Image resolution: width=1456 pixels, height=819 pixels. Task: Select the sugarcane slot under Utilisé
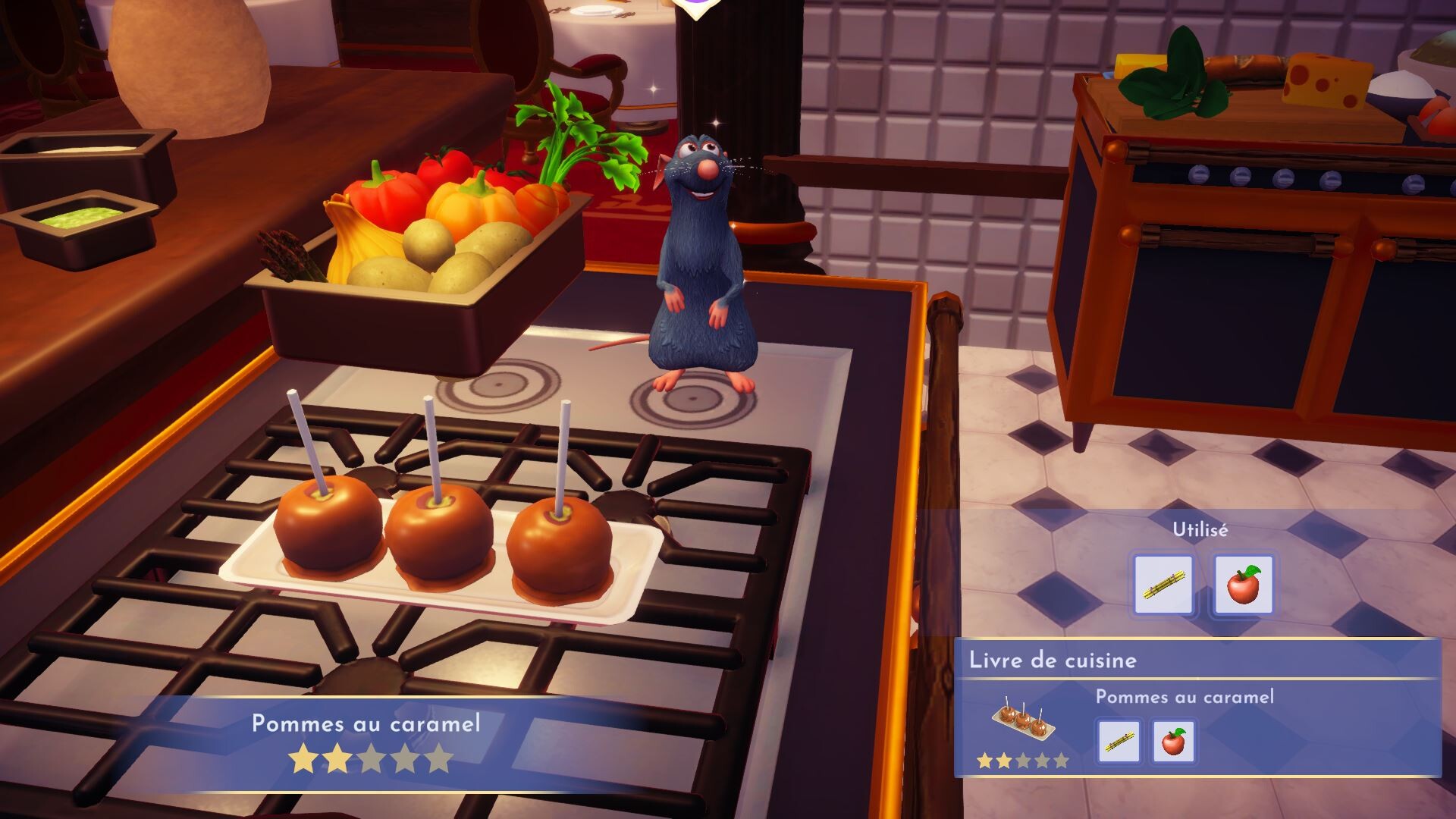[1163, 585]
